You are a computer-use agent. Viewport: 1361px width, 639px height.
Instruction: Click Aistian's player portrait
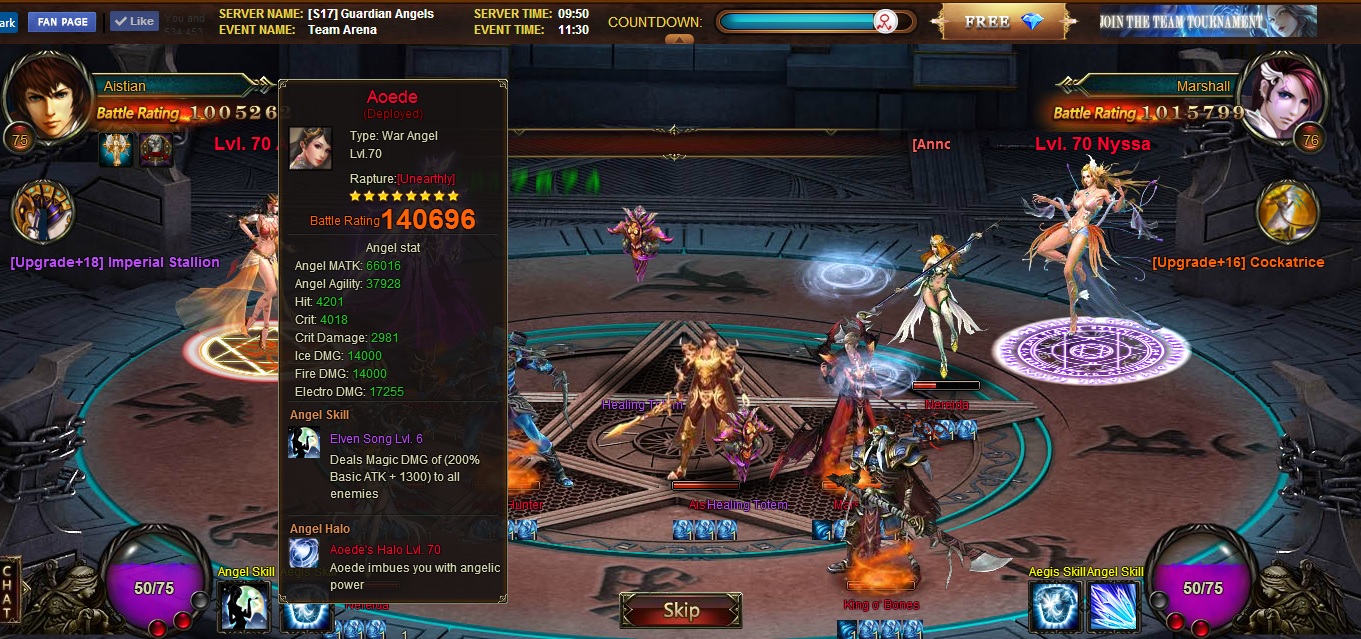[45, 97]
